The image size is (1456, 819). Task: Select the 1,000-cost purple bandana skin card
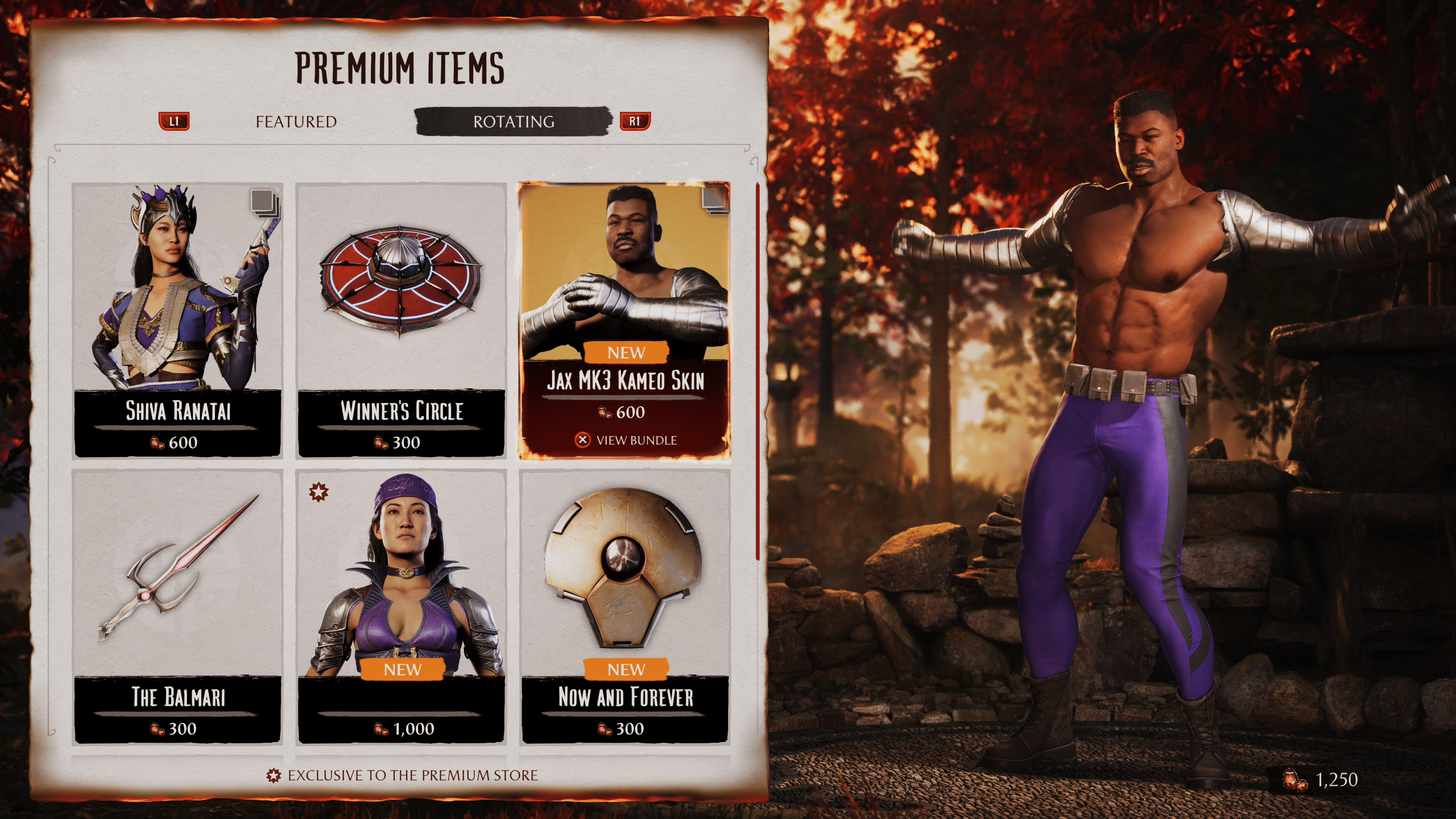coord(401,606)
